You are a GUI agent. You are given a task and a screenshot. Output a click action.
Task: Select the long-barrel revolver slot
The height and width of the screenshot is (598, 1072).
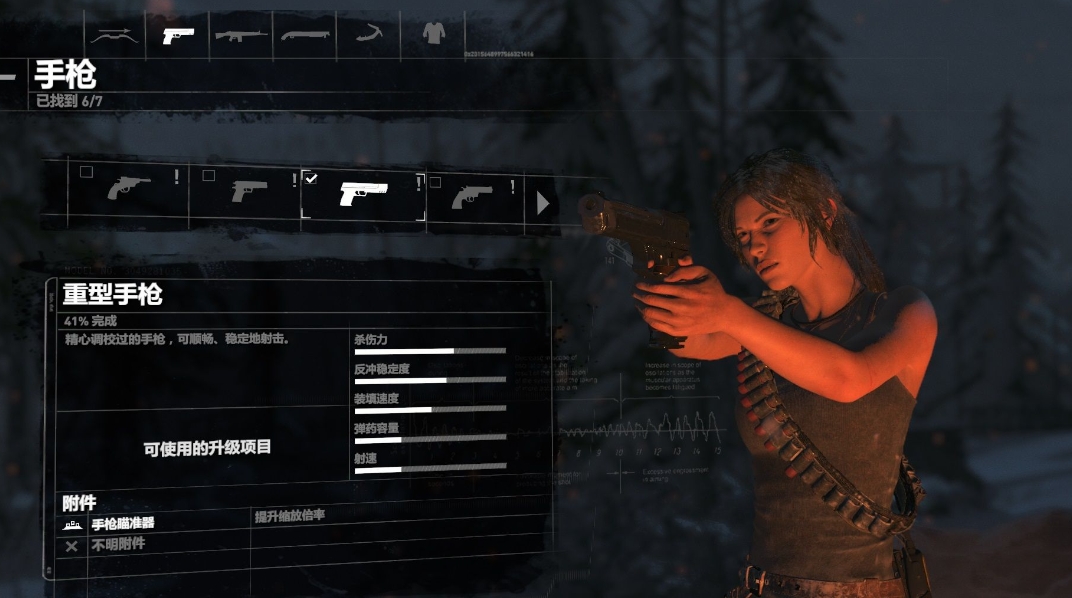pos(129,189)
